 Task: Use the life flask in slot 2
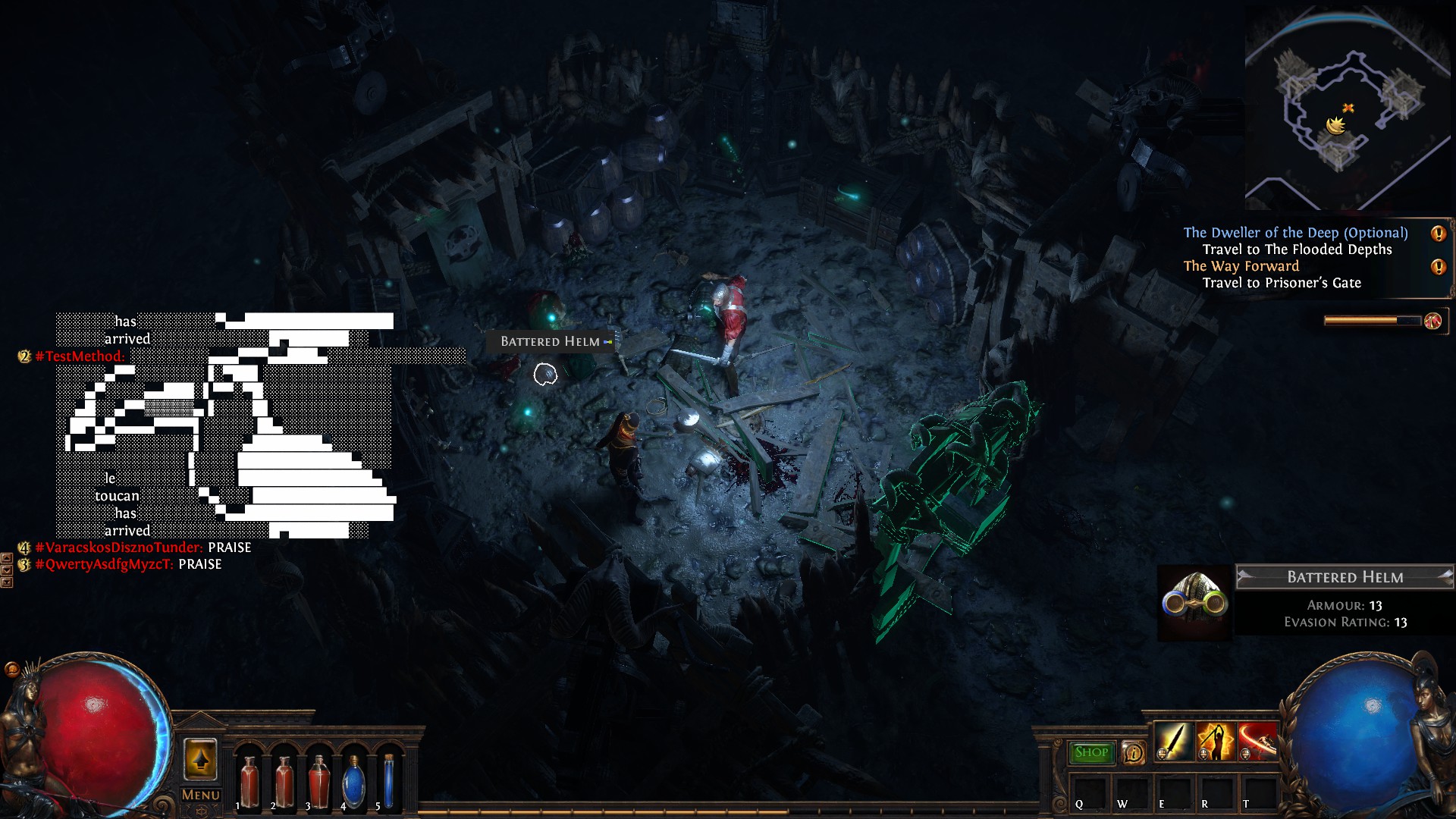click(x=284, y=781)
